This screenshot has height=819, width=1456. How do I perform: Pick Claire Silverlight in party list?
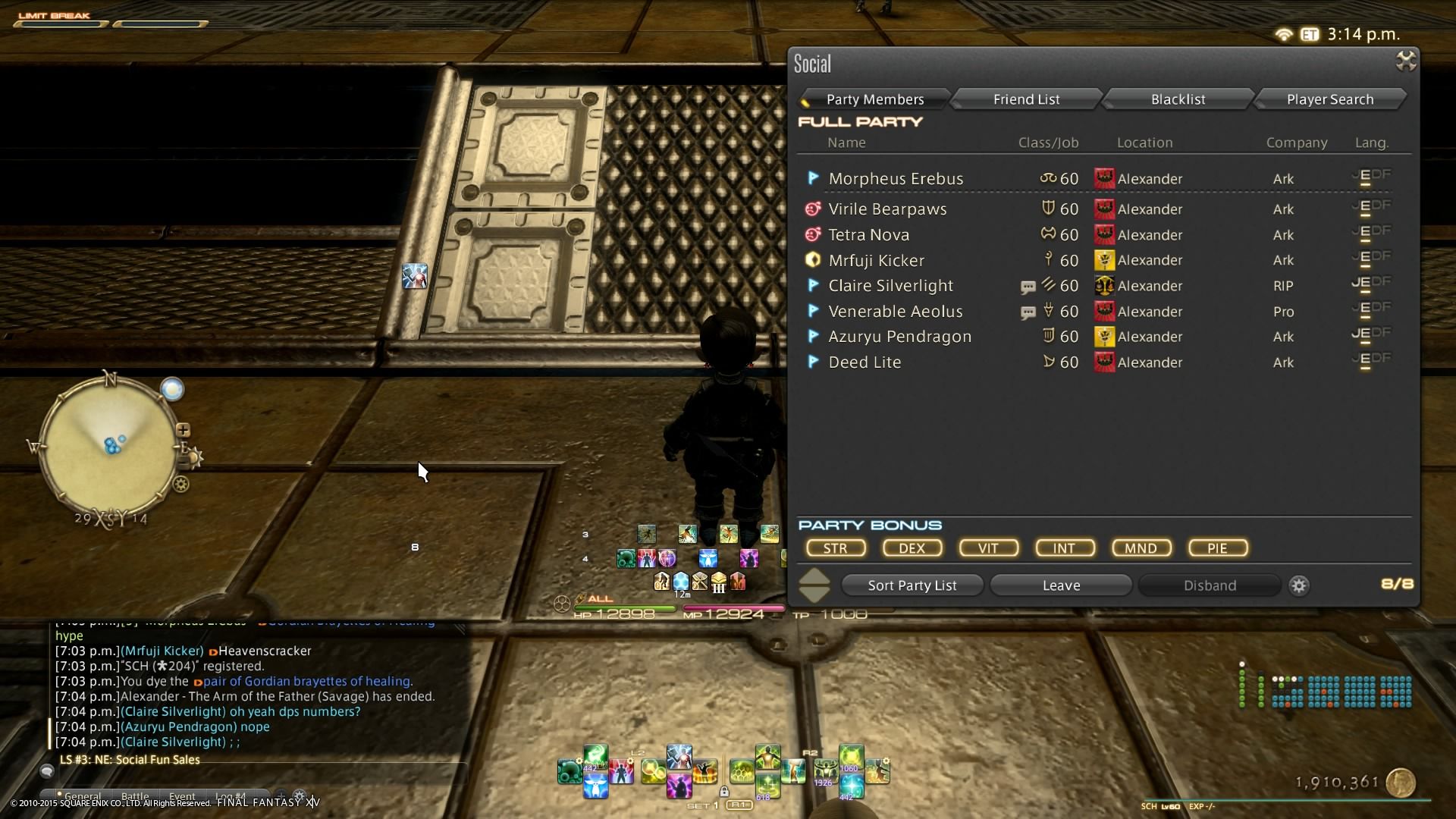pos(890,286)
